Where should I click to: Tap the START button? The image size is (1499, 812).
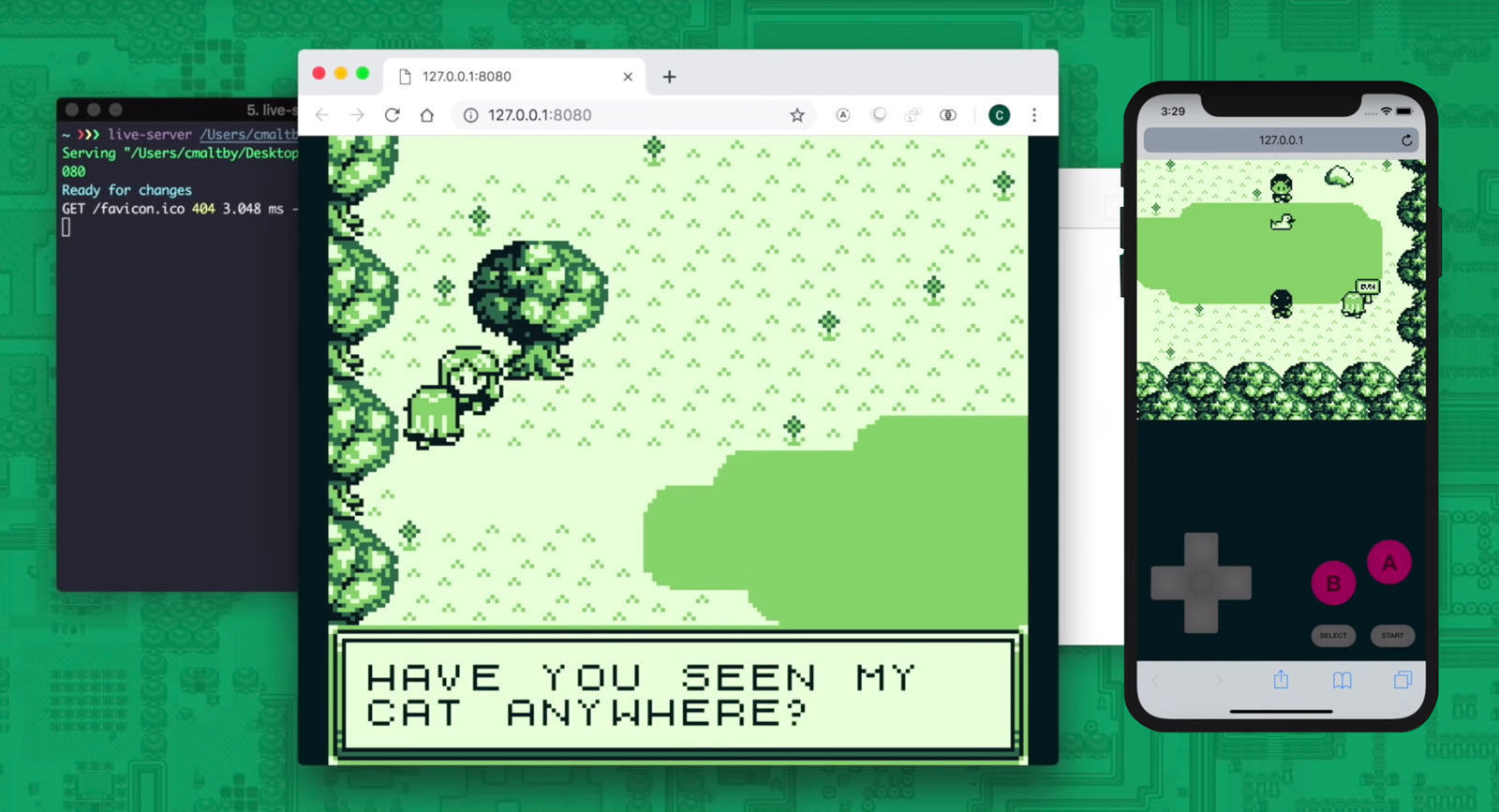1392,636
